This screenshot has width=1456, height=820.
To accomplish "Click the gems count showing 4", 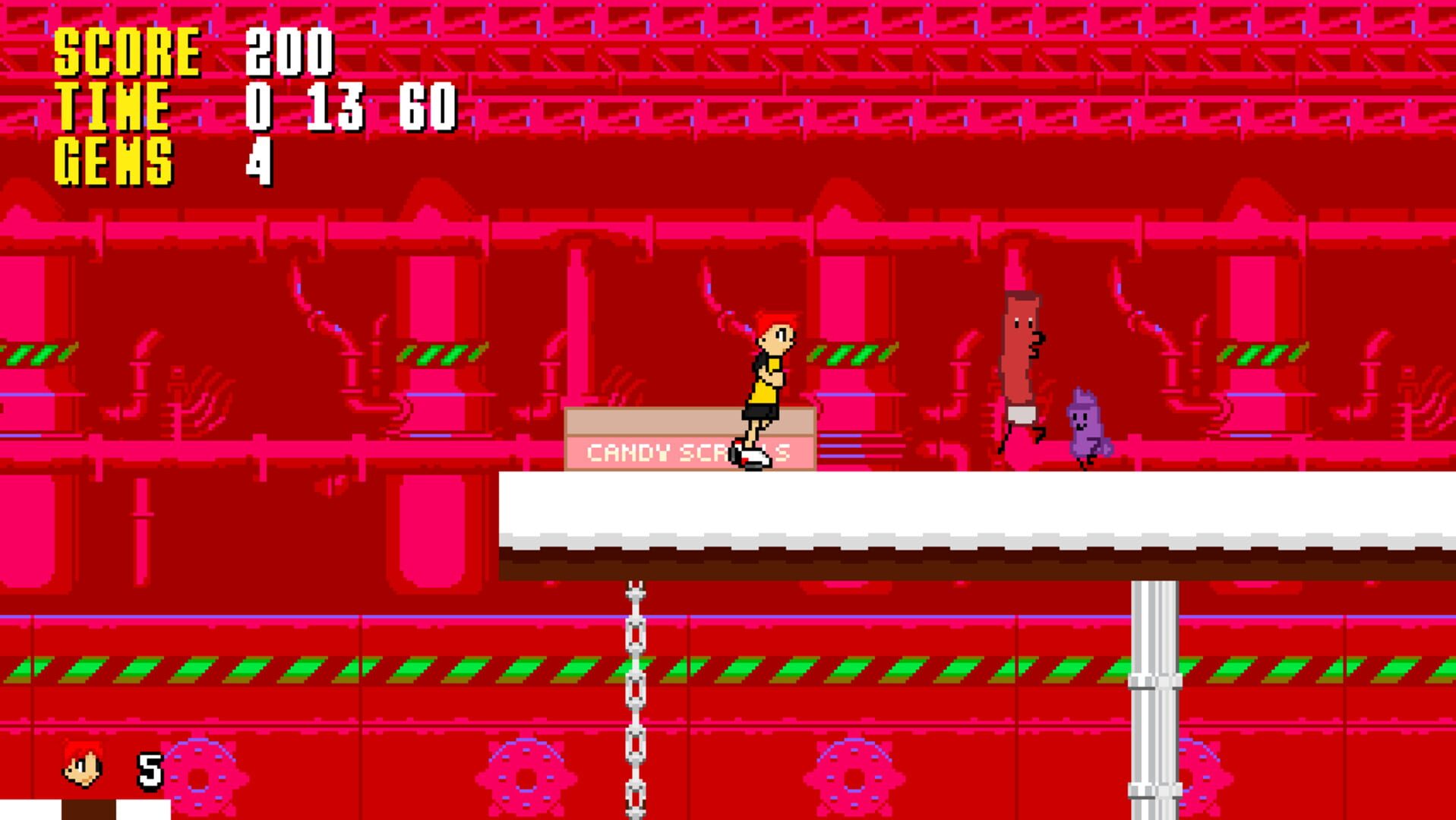I will click(258, 159).
